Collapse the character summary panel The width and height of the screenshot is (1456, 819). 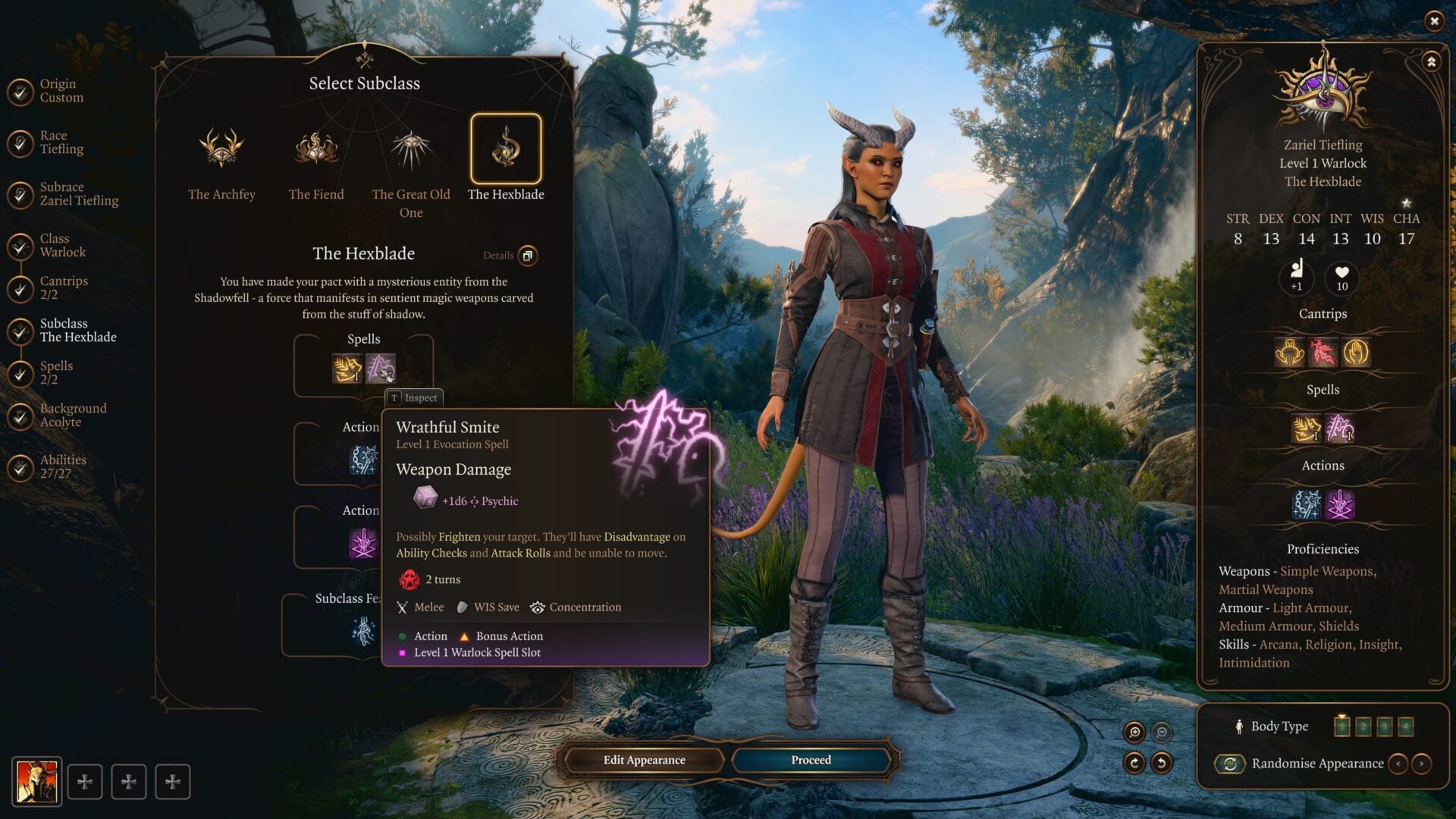tap(1431, 62)
